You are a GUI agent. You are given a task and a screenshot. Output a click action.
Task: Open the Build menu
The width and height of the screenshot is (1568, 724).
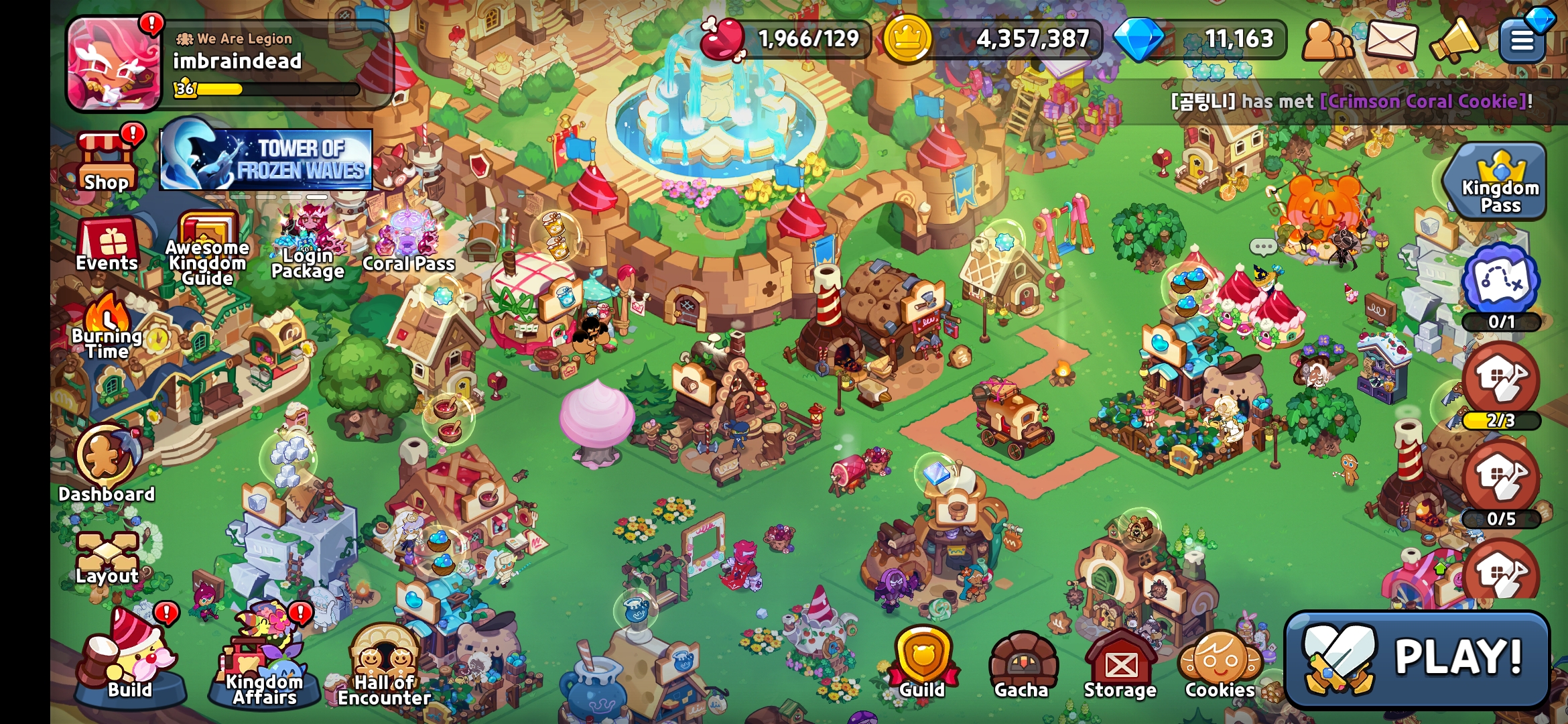pyautogui.click(x=129, y=660)
